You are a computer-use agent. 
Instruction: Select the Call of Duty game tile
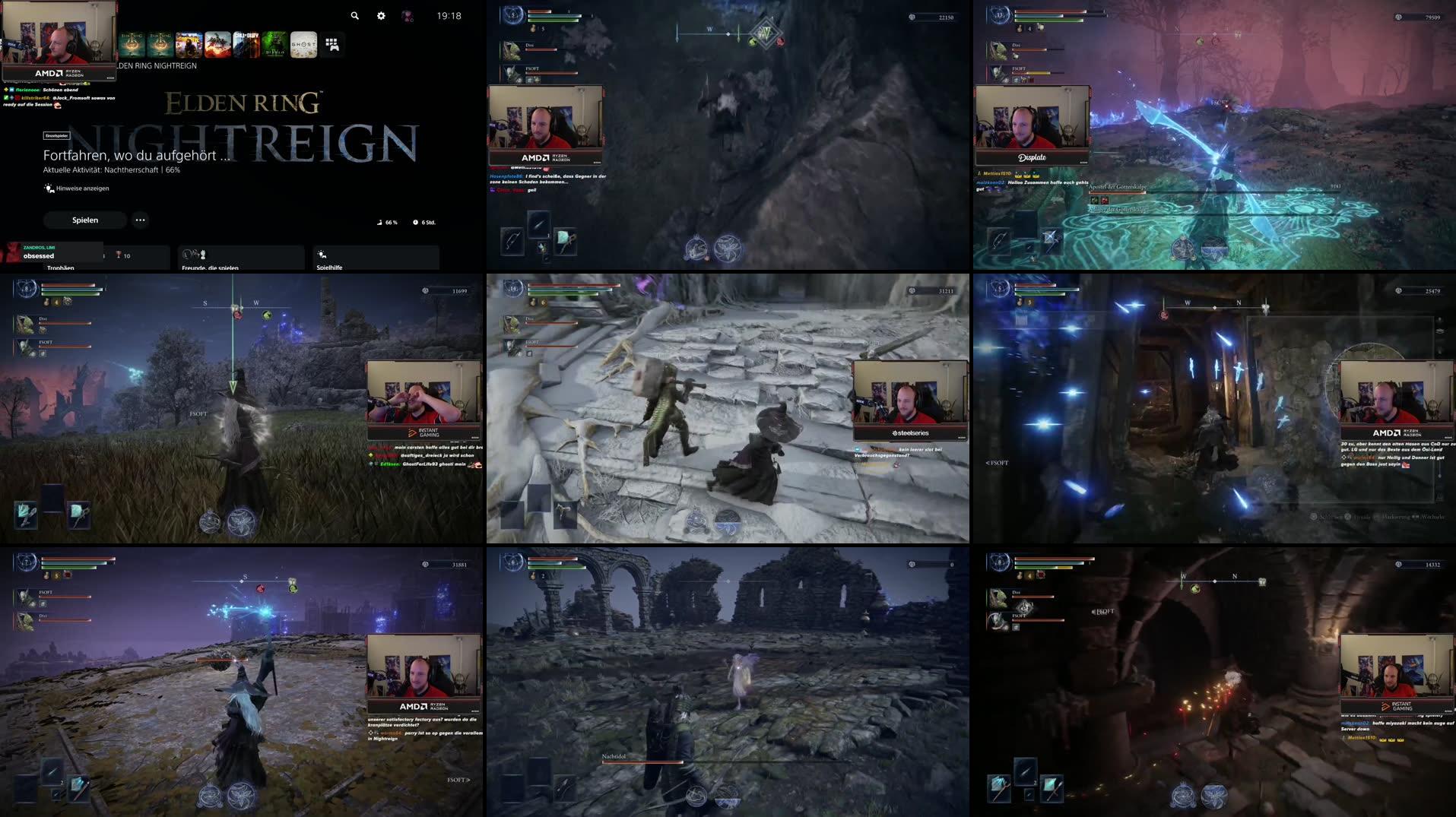(246, 44)
